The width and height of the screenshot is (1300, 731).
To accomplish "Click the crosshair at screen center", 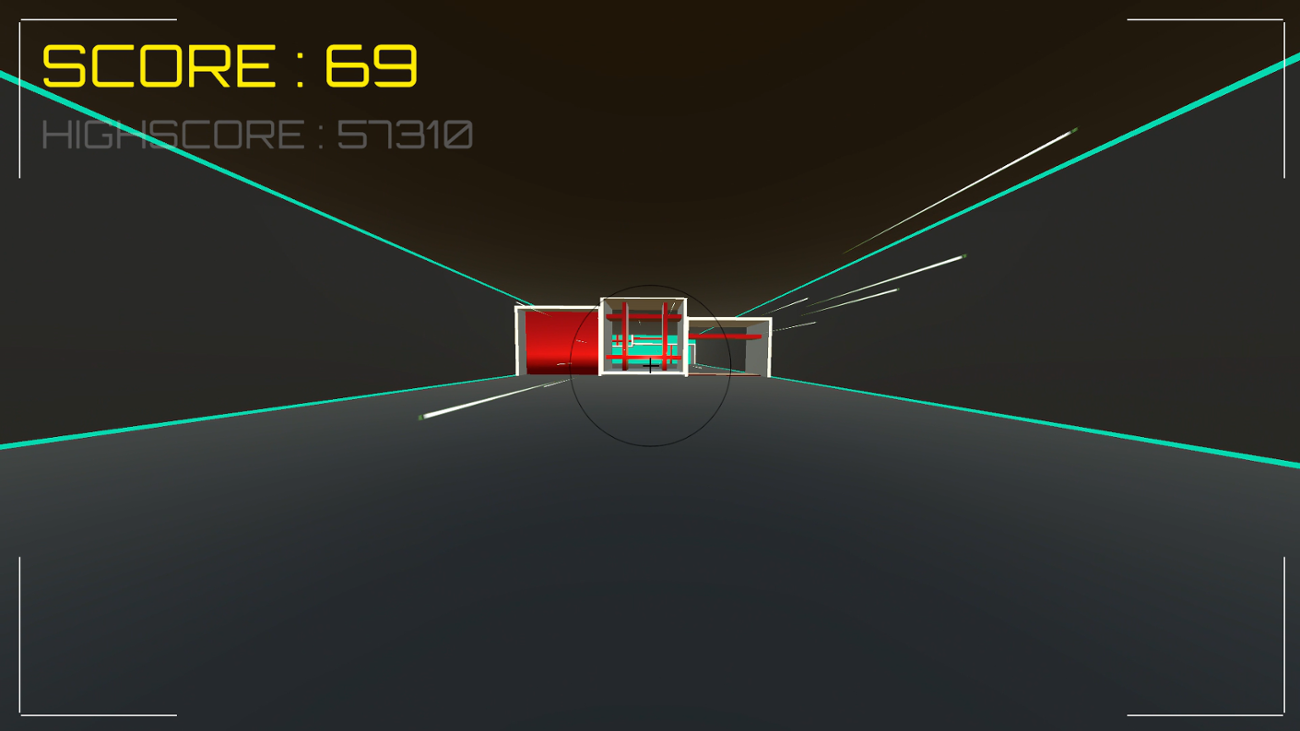I will point(650,365).
